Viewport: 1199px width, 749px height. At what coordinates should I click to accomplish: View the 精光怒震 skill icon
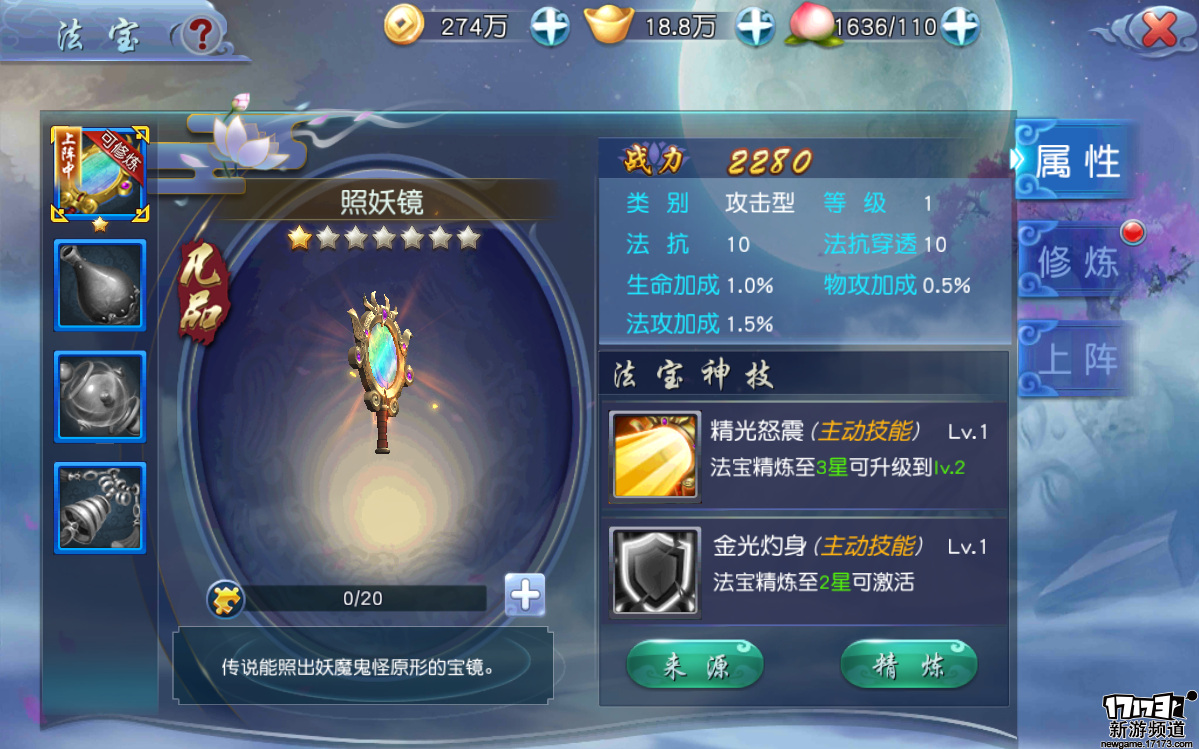coord(655,456)
